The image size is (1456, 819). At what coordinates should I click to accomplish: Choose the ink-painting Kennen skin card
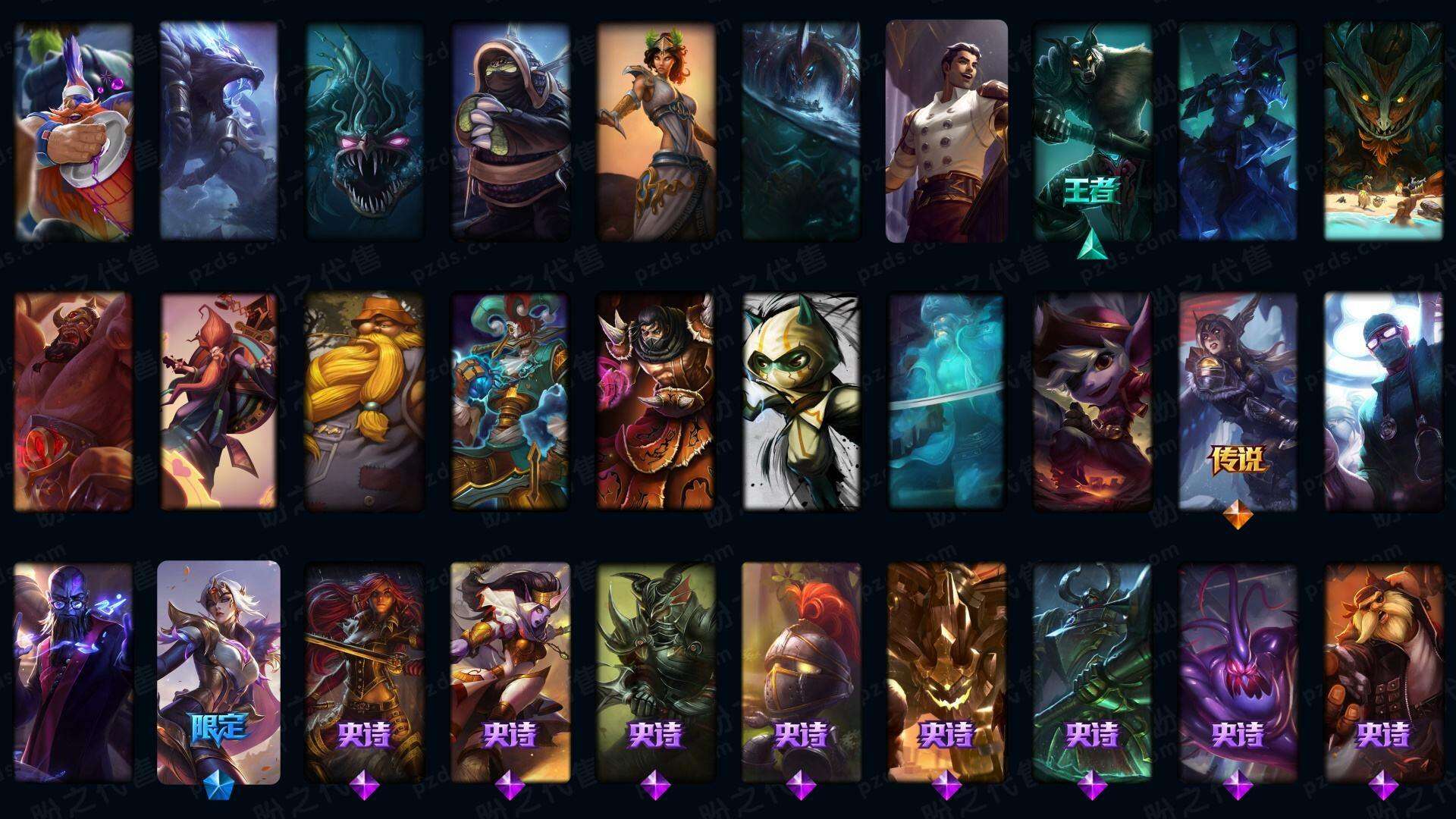click(x=801, y=401)
